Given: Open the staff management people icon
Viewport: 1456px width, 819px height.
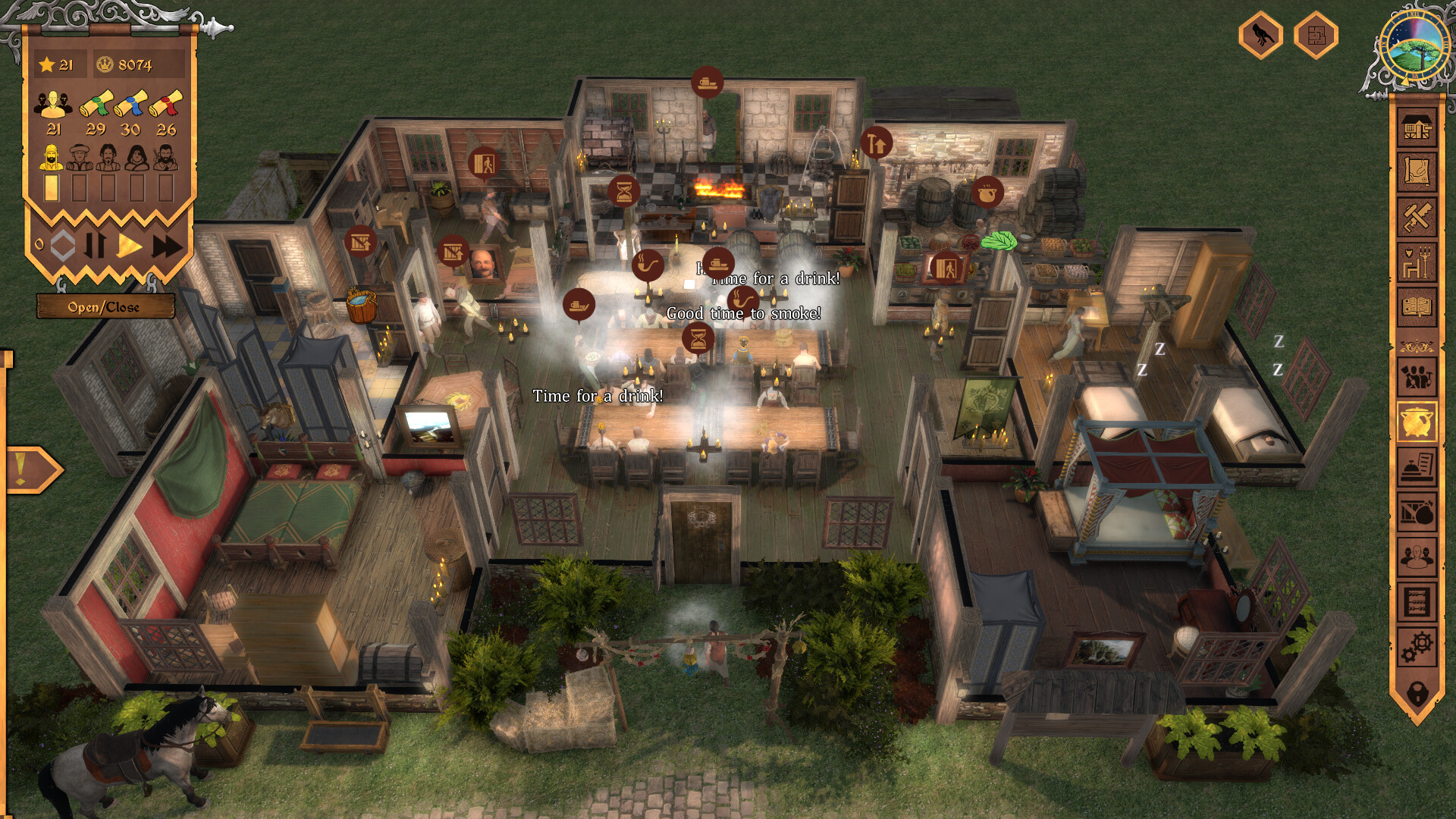Looking at the screenshot, I should pos(1419,375).
